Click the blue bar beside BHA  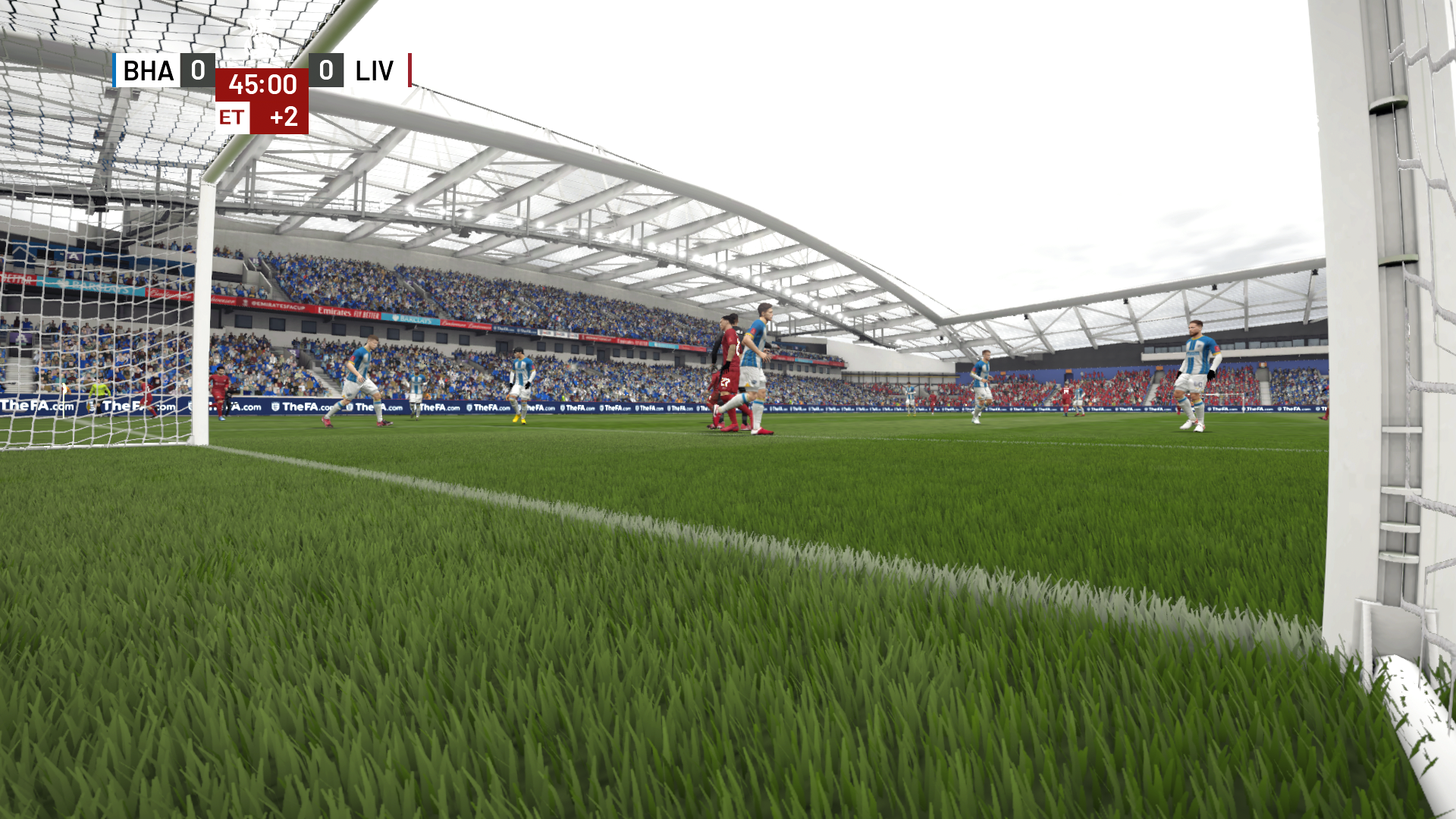(114, 72)
